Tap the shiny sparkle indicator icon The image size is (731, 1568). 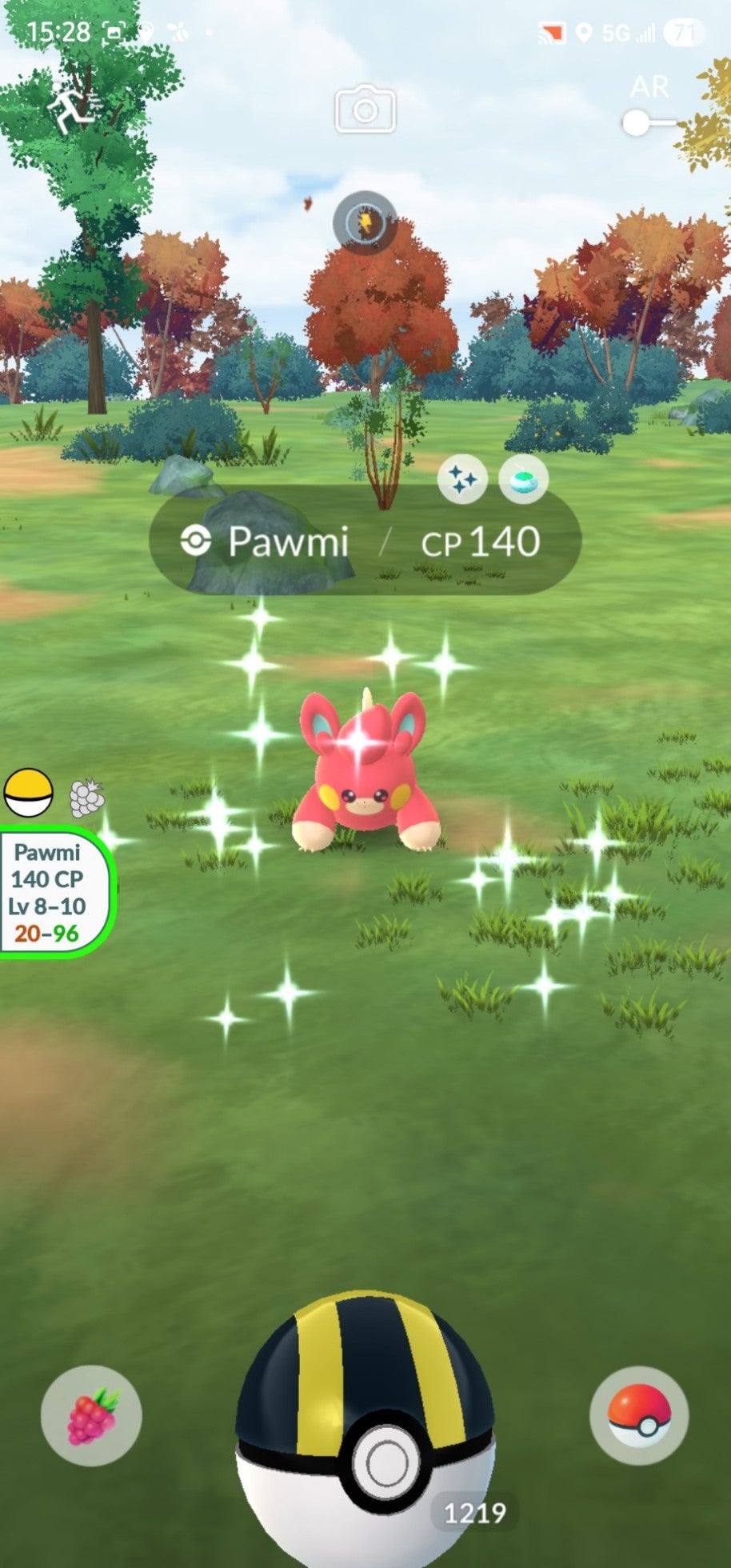[462, 479]
